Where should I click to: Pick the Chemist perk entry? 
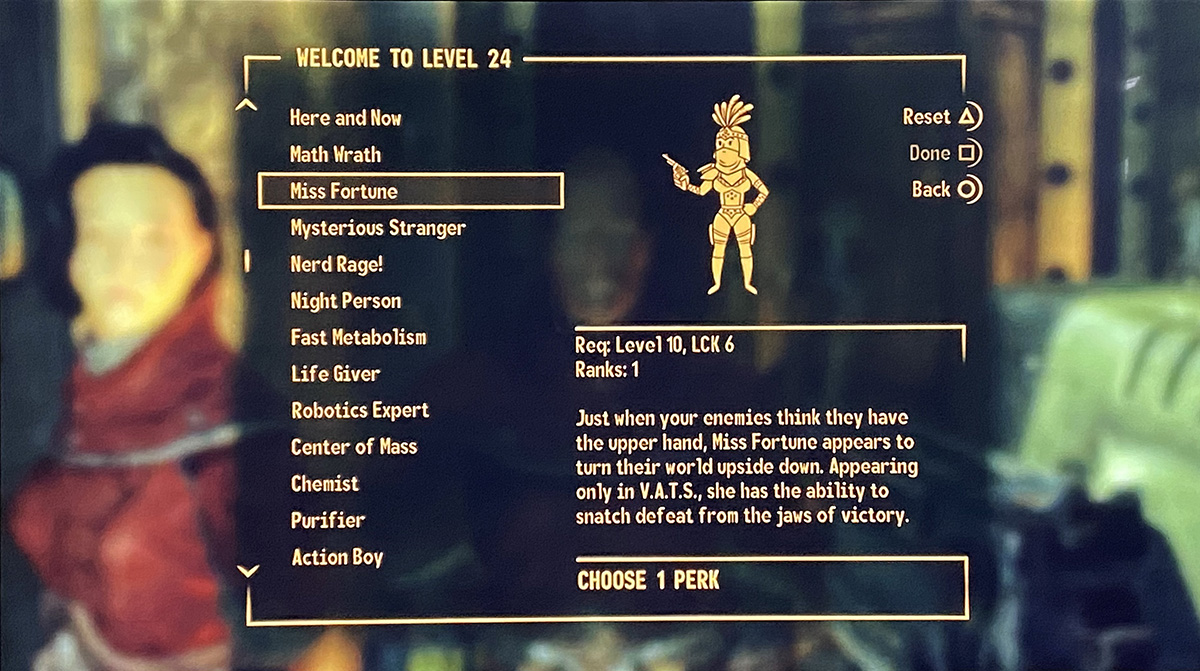(x=325, y=484)
